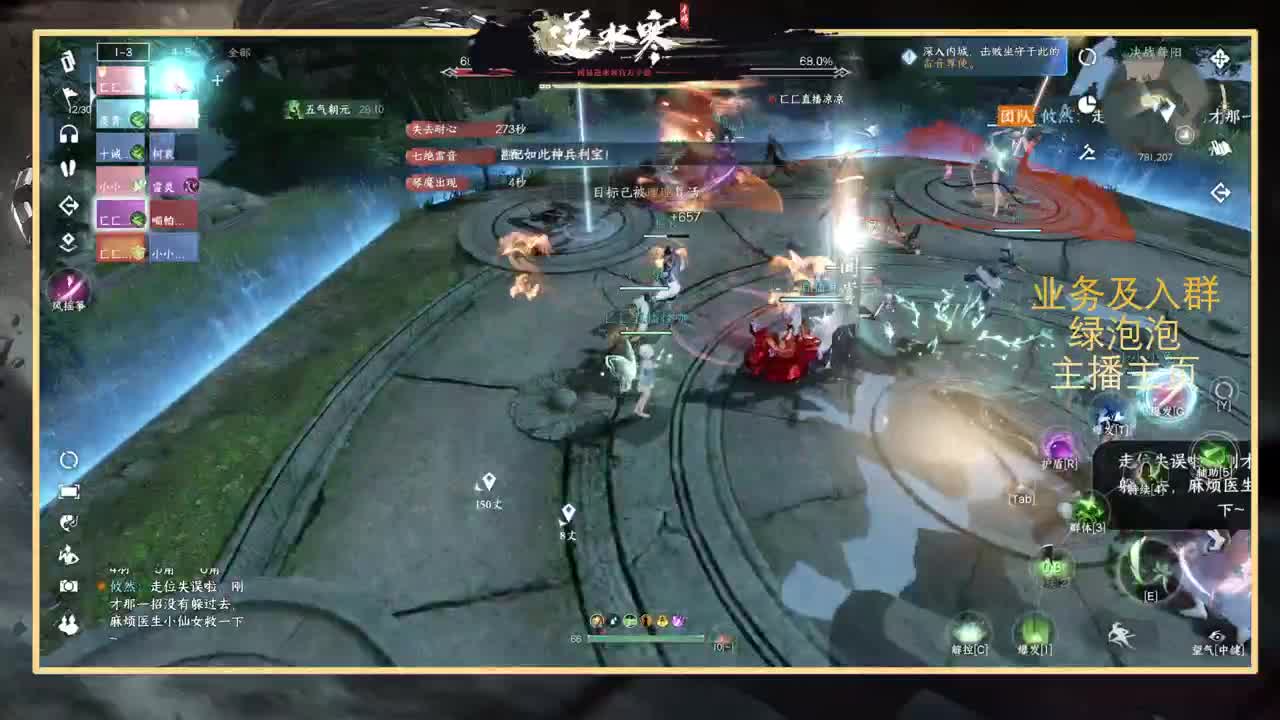The height and width of the screenshot is (720, 1280).
Task: Toggle the pie-chart timer icon near the minimap
Action: click(x=1087, y=104)
